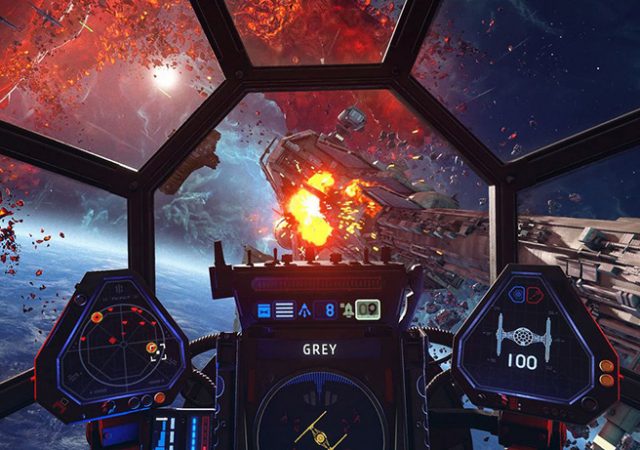Select the green missile icon
This screenshot has height=450, width=640.
click(348, 310)
